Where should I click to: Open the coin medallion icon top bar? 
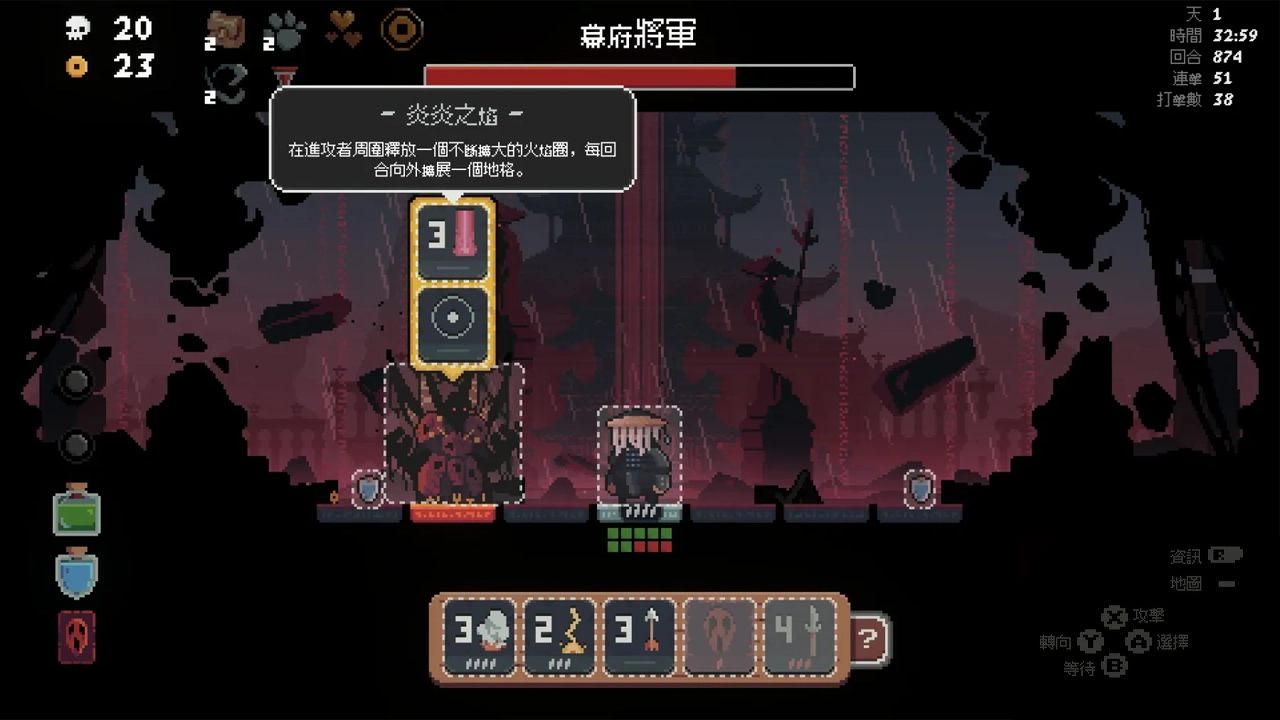click(x=401, y=29)
